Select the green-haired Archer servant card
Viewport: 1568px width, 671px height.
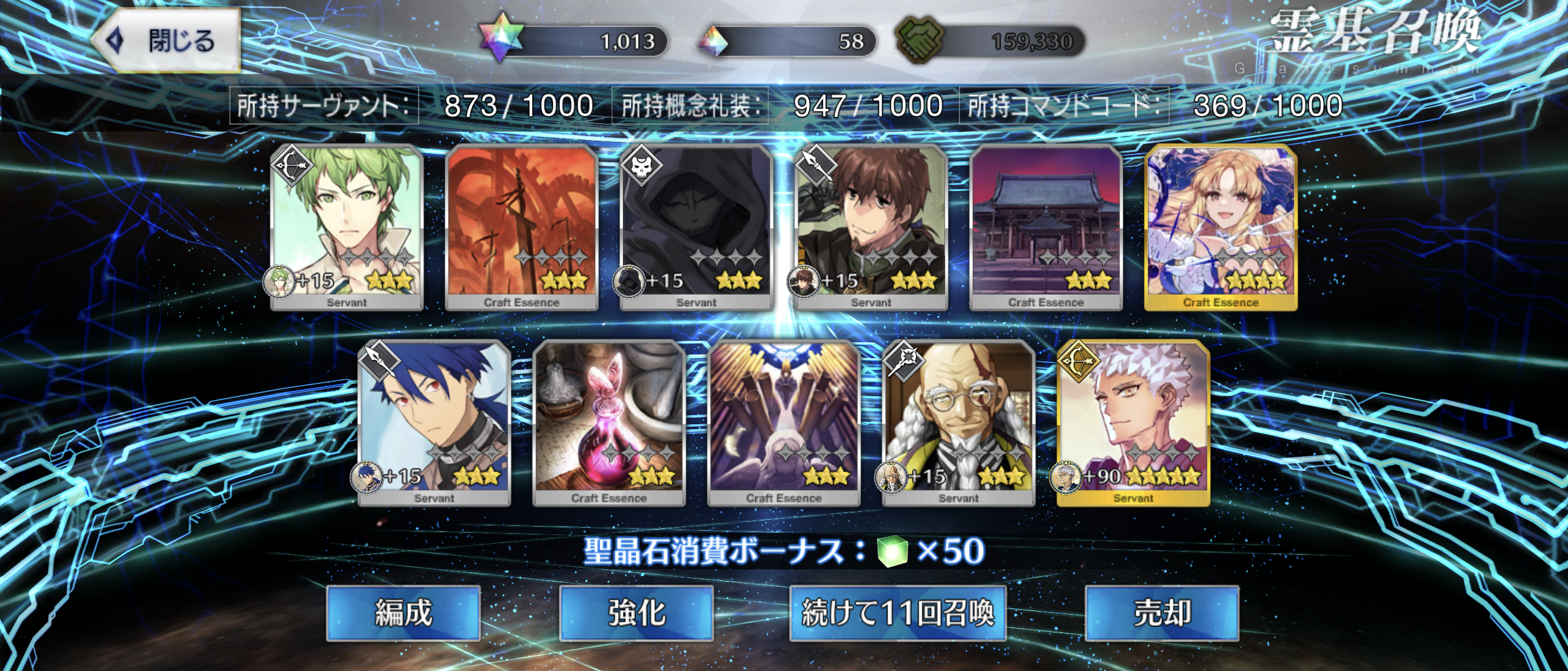[x=347, y=227]
